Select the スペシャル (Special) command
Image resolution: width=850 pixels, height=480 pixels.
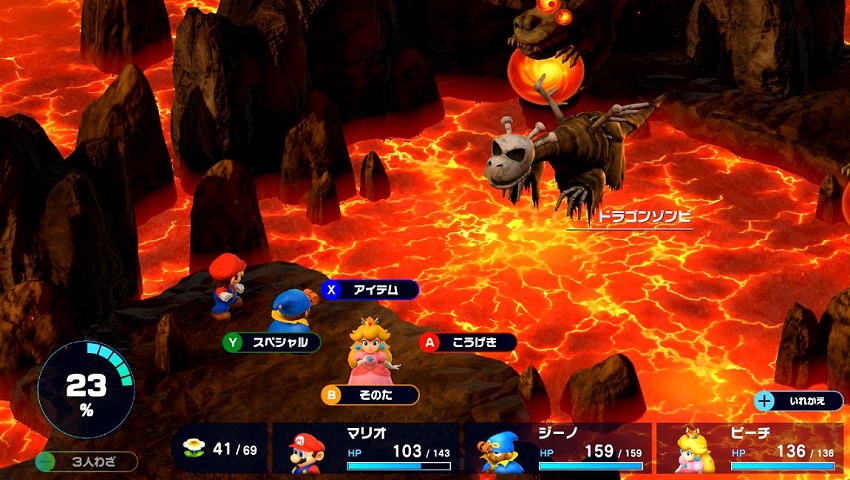pyautogui.click(x=272, y=342)
